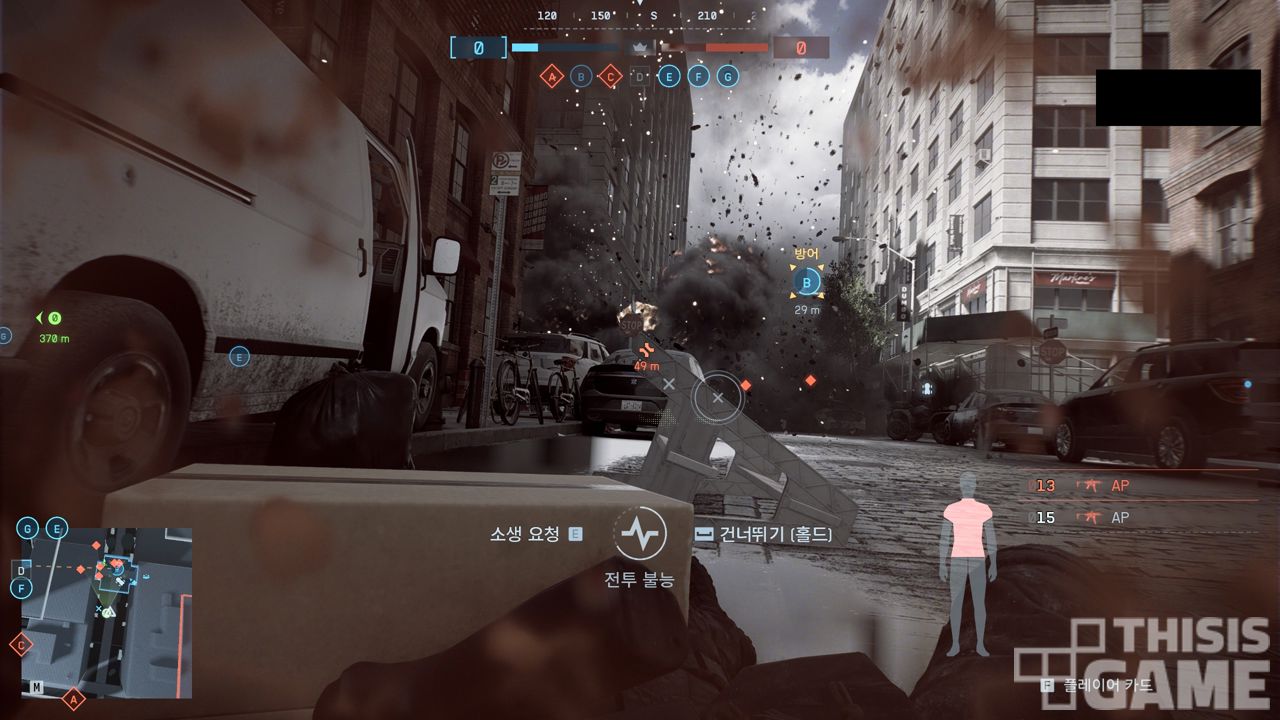Select objective G in the top objective row
1280x720 pixels.
coord(728,76)
